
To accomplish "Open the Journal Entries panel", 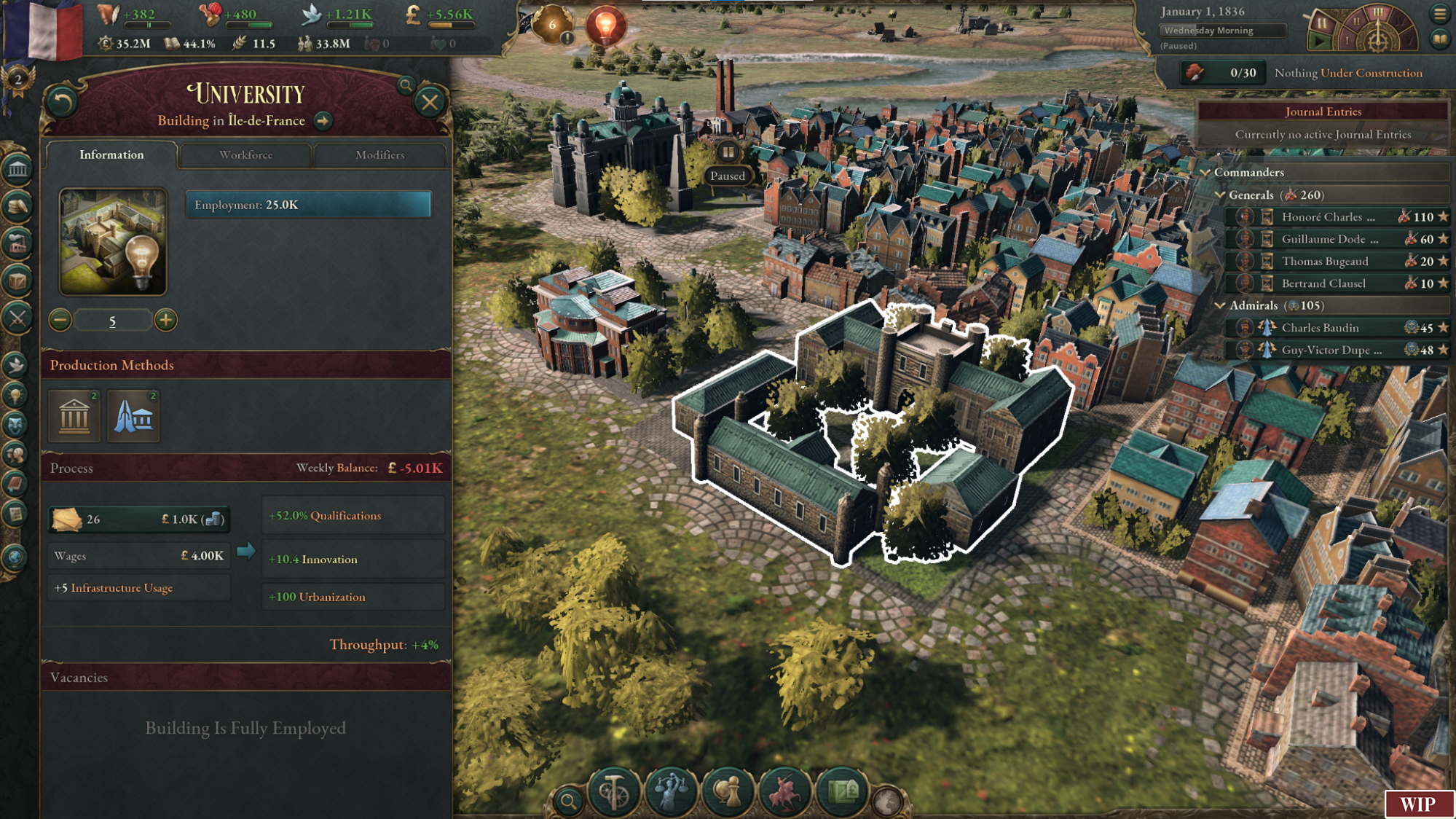I will pyautogui.click(x=1323, y=111).
